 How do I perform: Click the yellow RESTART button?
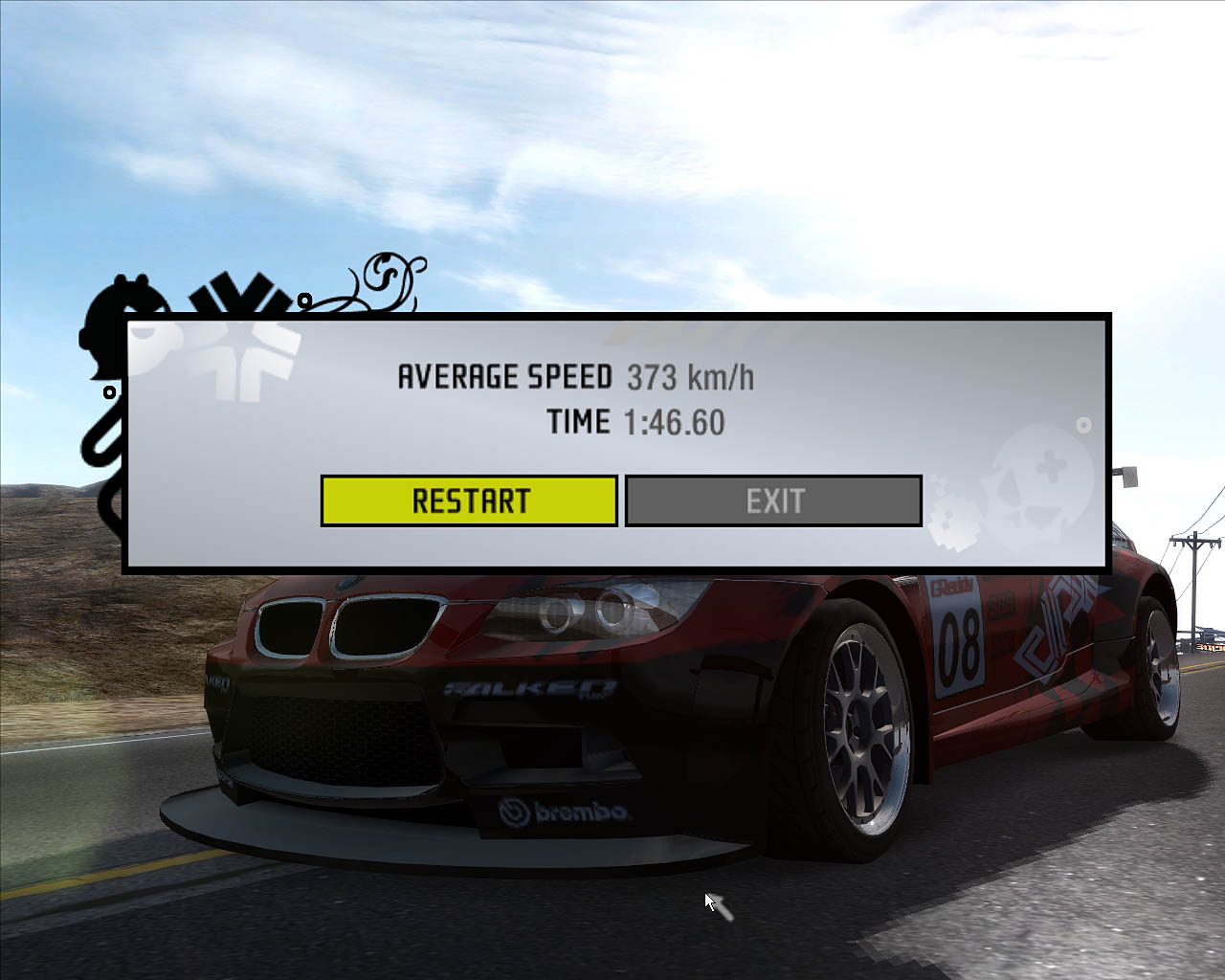pyautogui.click(x=469, y=501)
